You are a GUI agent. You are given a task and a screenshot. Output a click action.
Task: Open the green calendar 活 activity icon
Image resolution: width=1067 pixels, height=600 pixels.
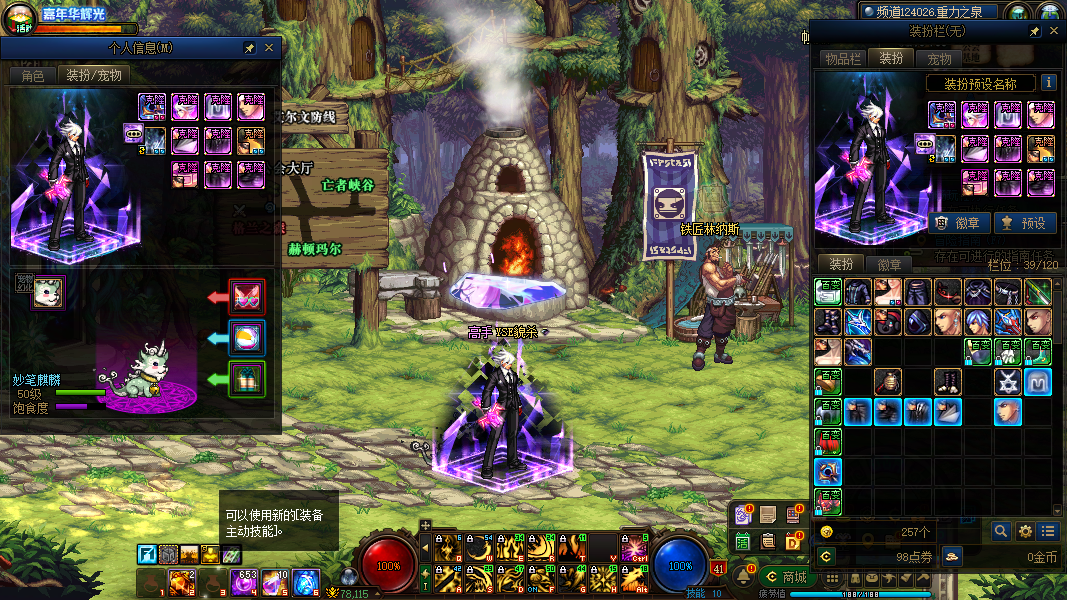pos(743,541)
